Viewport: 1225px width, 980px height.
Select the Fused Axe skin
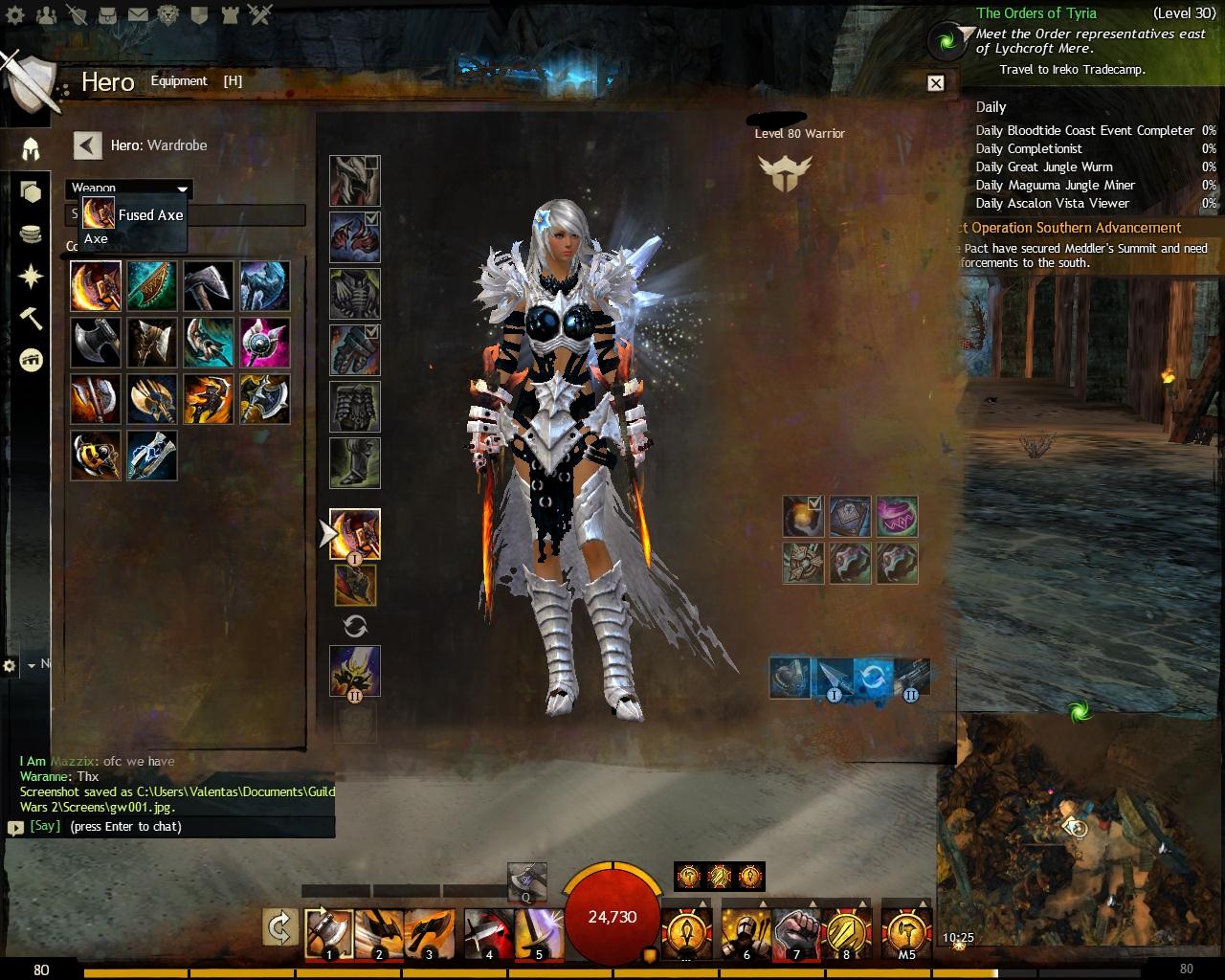(96, 286)
